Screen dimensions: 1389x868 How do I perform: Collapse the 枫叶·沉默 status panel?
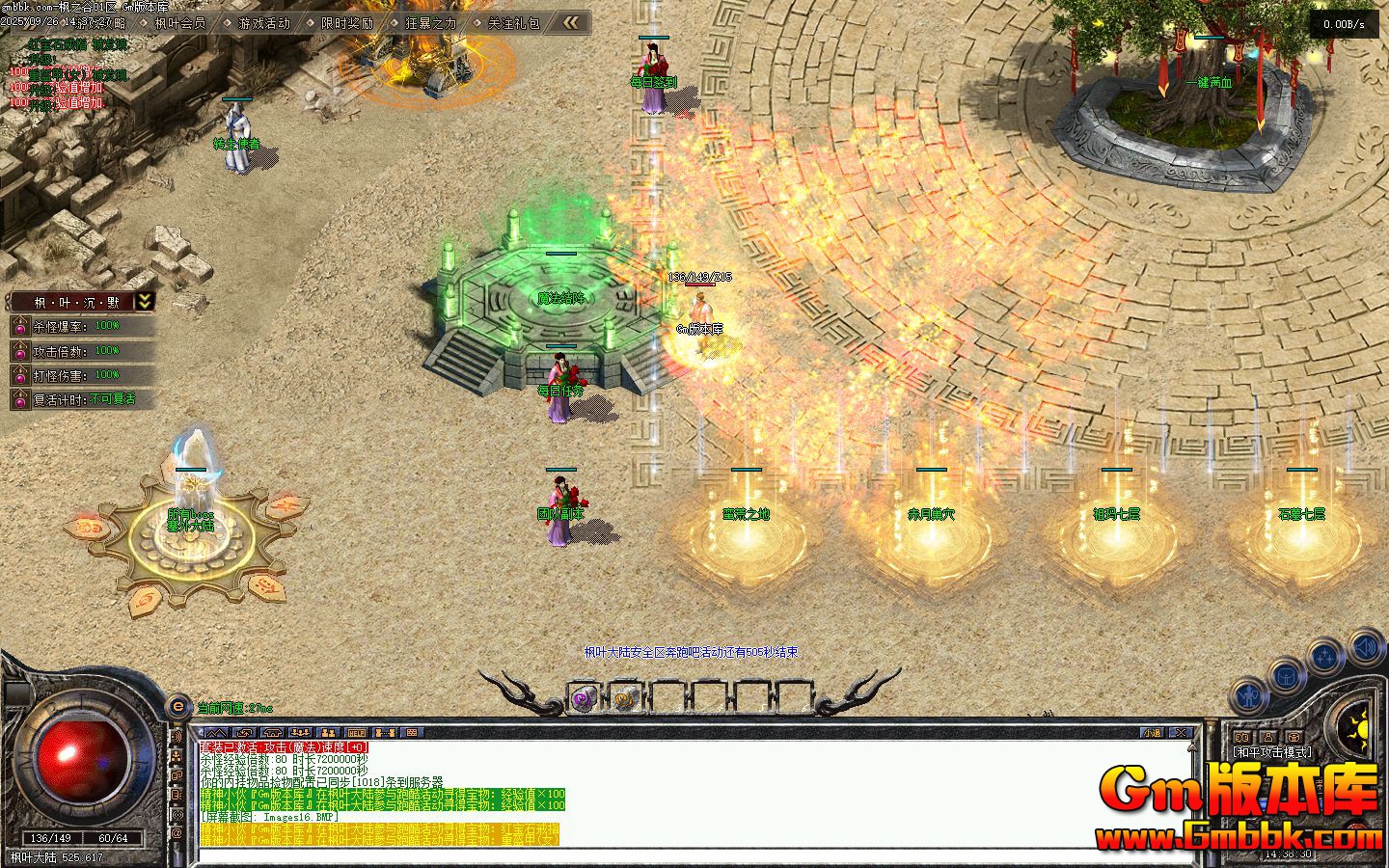145,301
